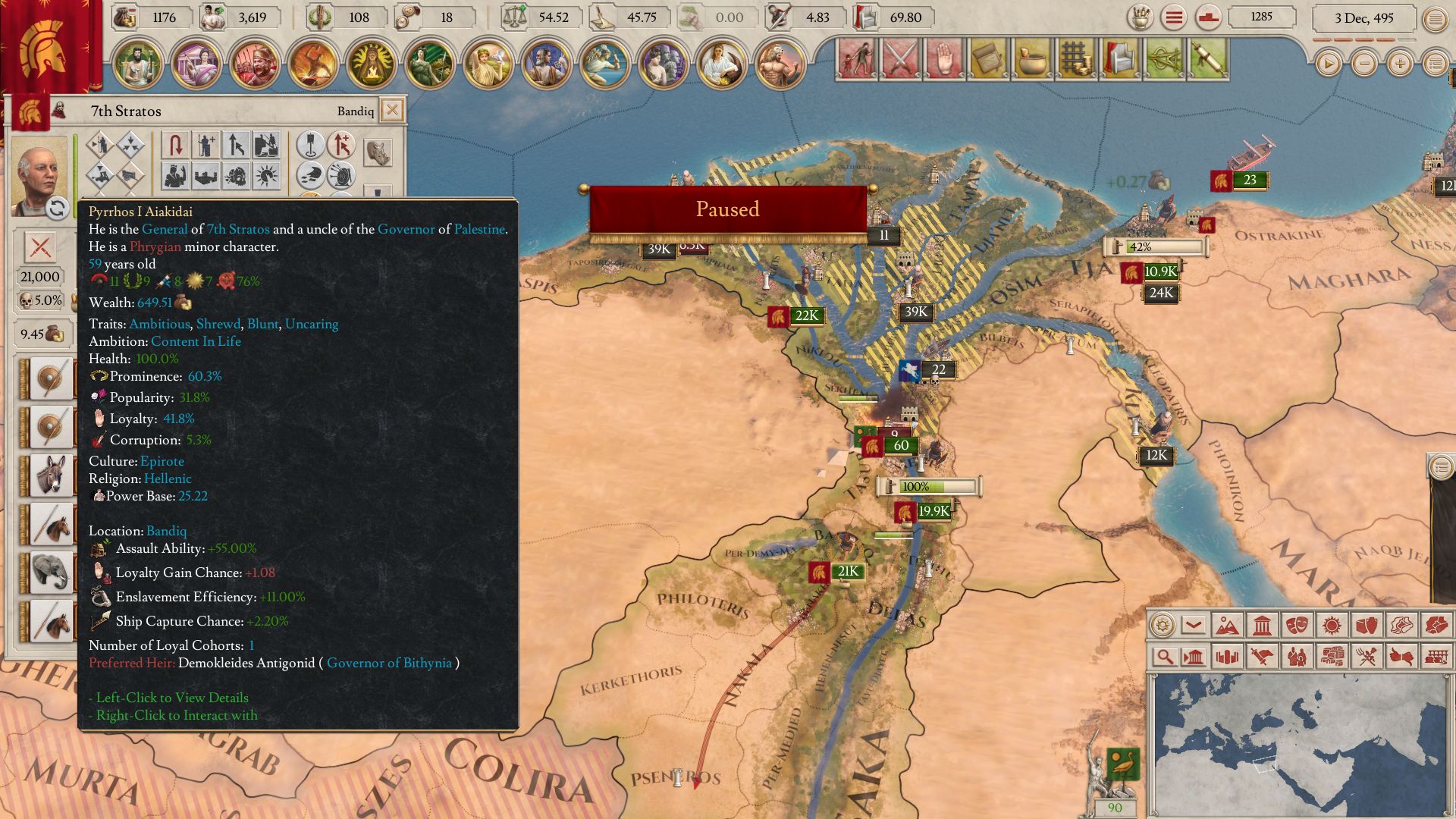Follow the Palestine link in the character tooltip

point(479,228)
